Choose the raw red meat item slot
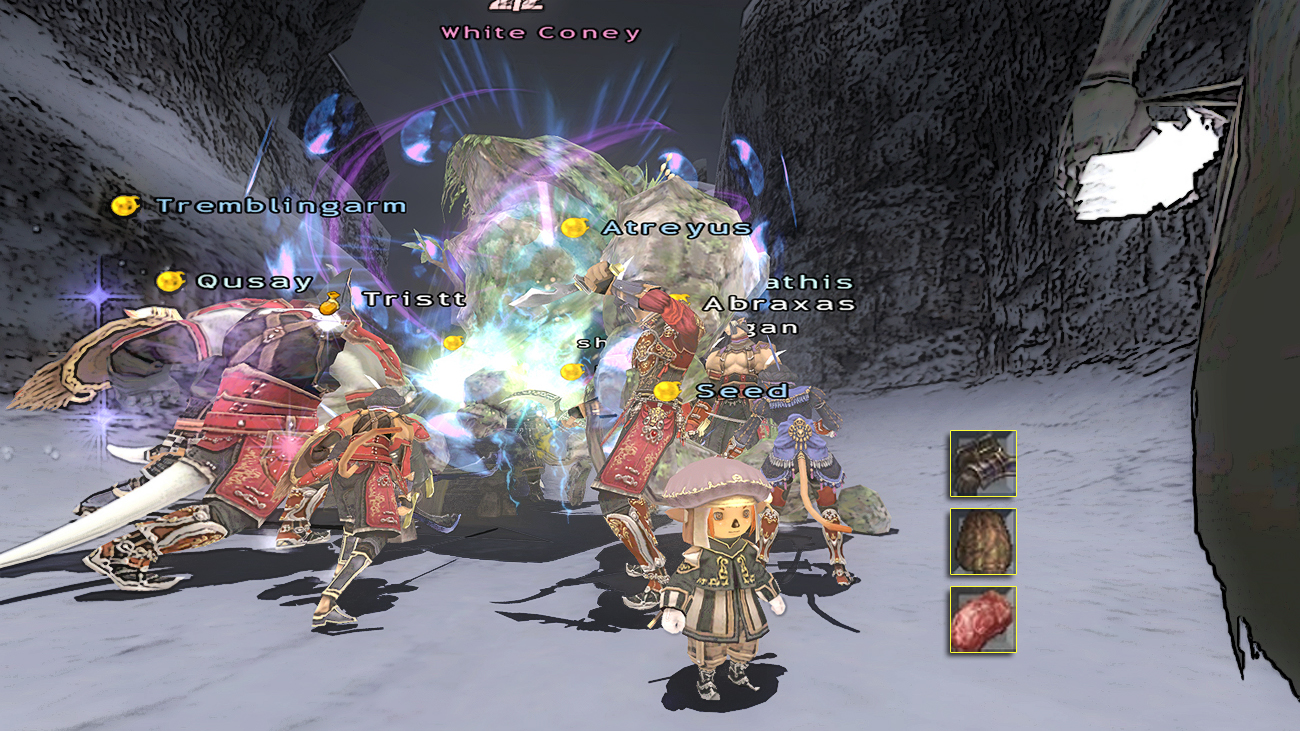The width and height of the screenshot is (1300, 731). tap(983, 620)
